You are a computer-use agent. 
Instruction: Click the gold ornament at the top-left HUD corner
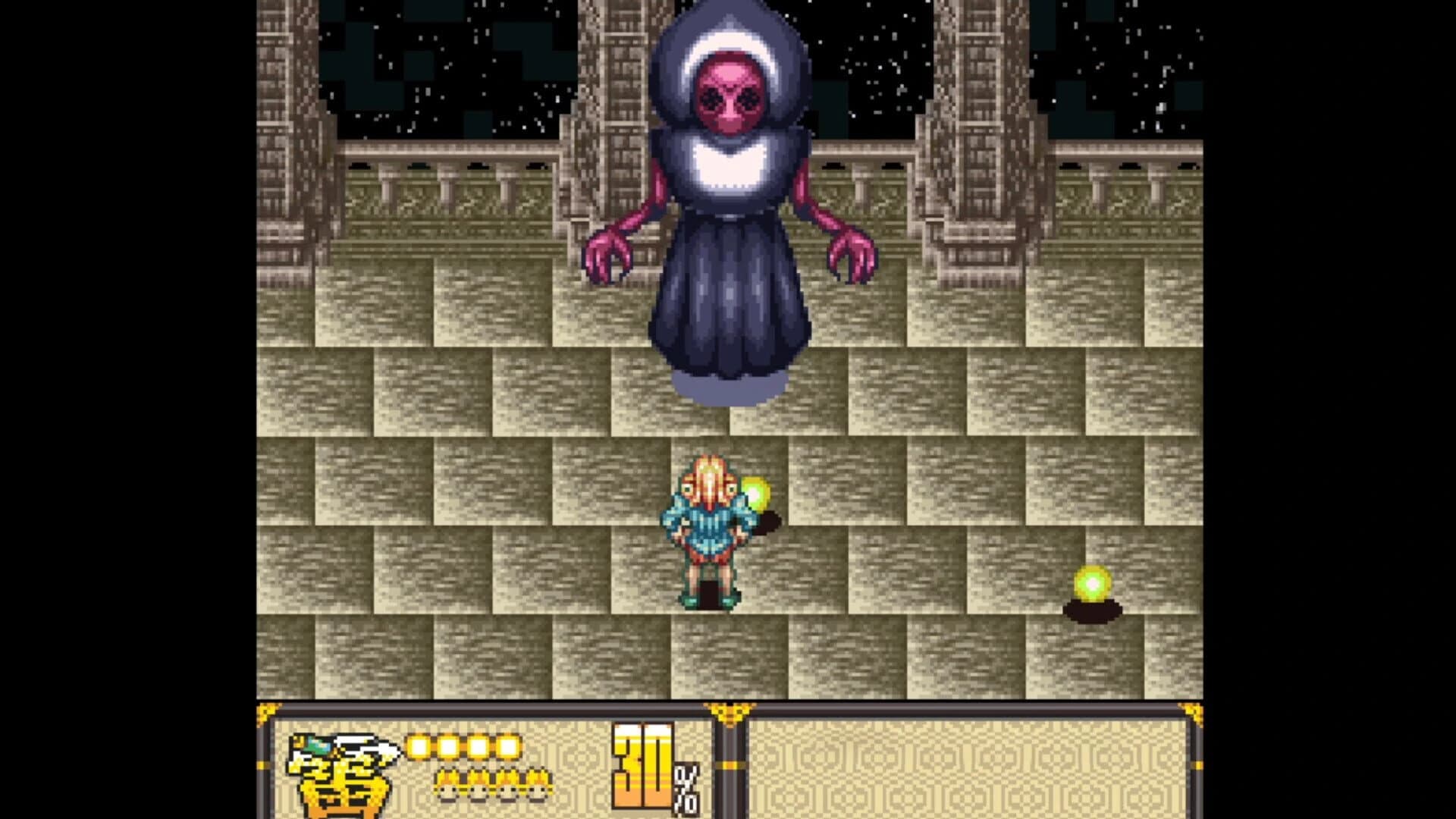[264, 711]
